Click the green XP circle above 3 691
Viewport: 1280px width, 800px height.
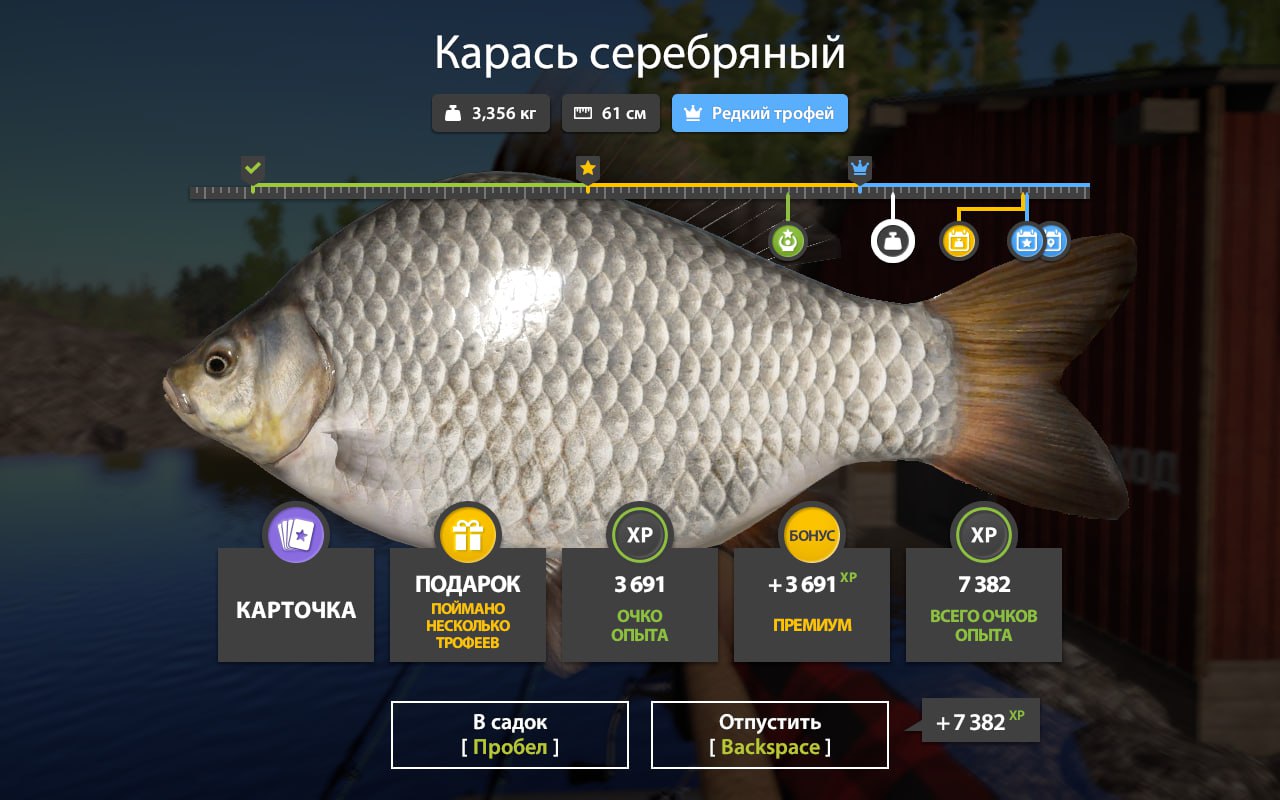639,534
